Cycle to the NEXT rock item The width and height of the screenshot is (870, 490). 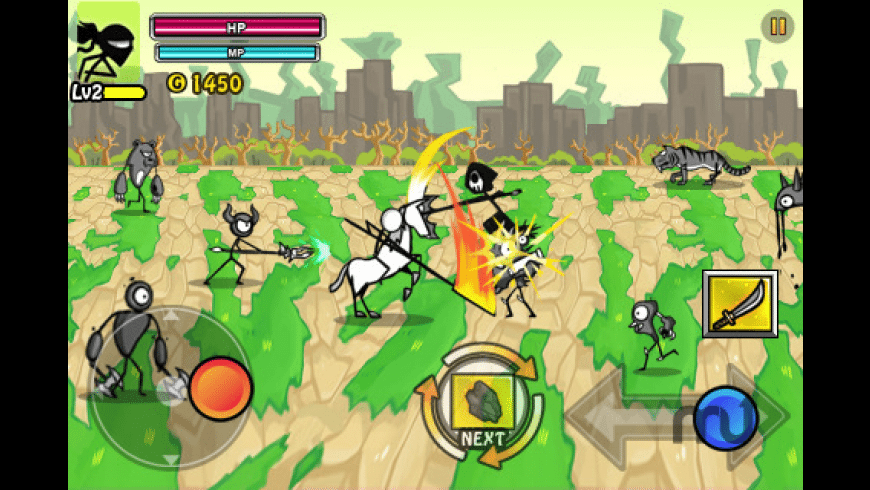[480, 403]
